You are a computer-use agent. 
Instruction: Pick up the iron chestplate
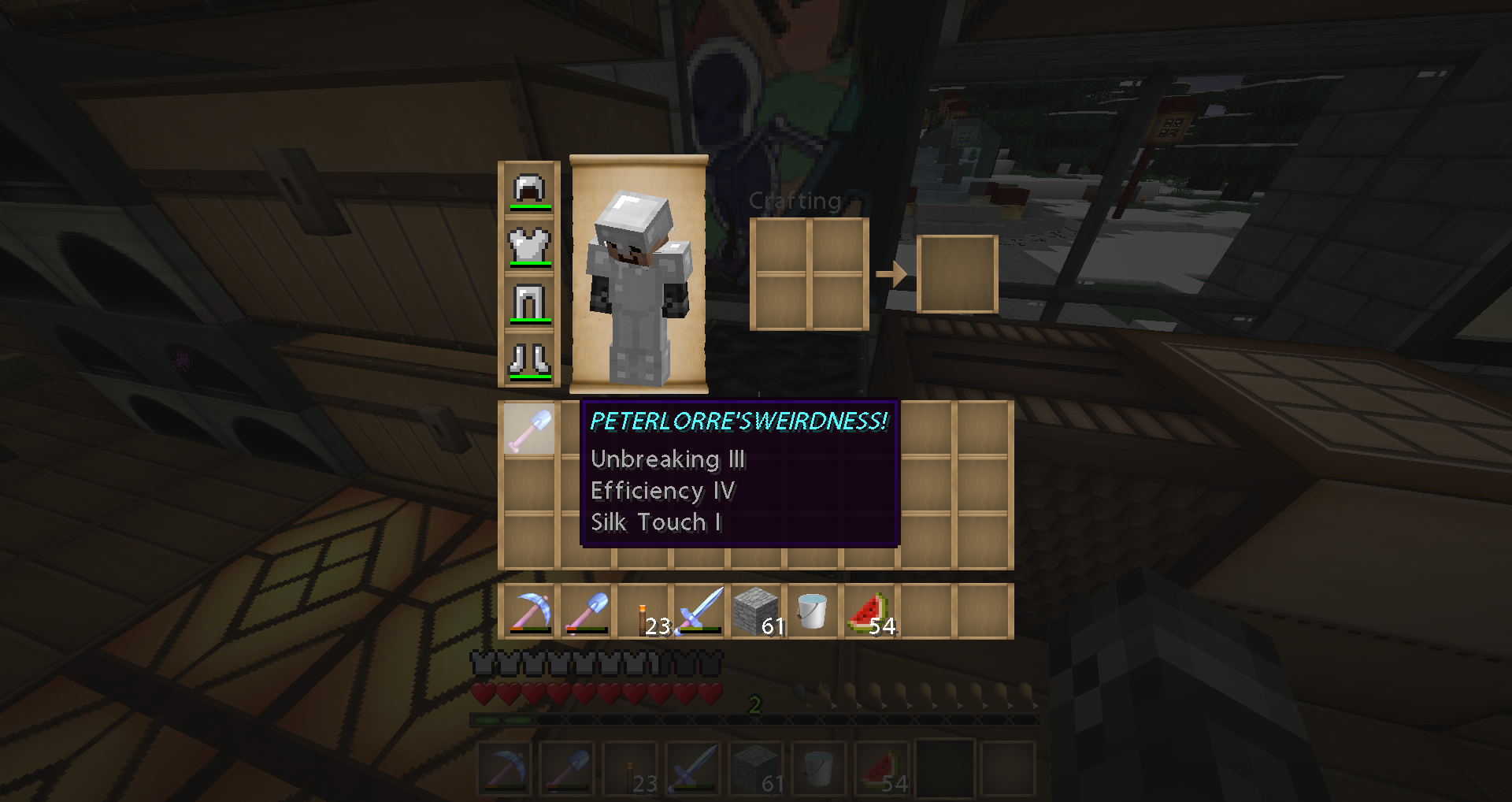[x=529, y=247]
